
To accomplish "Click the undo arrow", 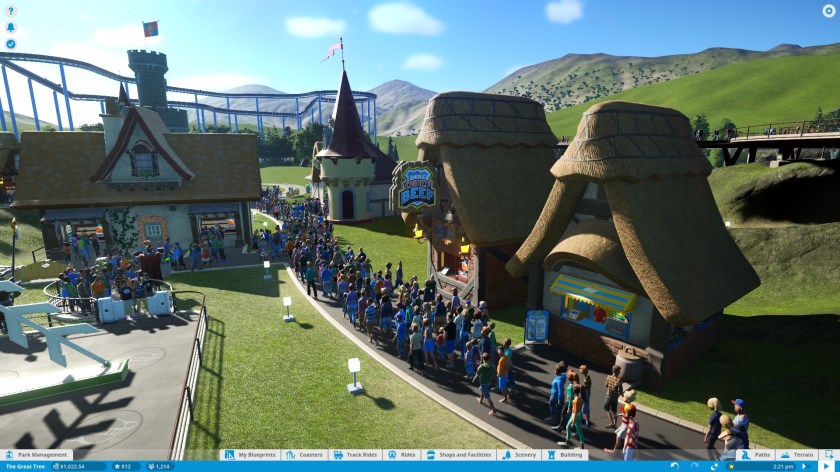I will tap(675, 466).
